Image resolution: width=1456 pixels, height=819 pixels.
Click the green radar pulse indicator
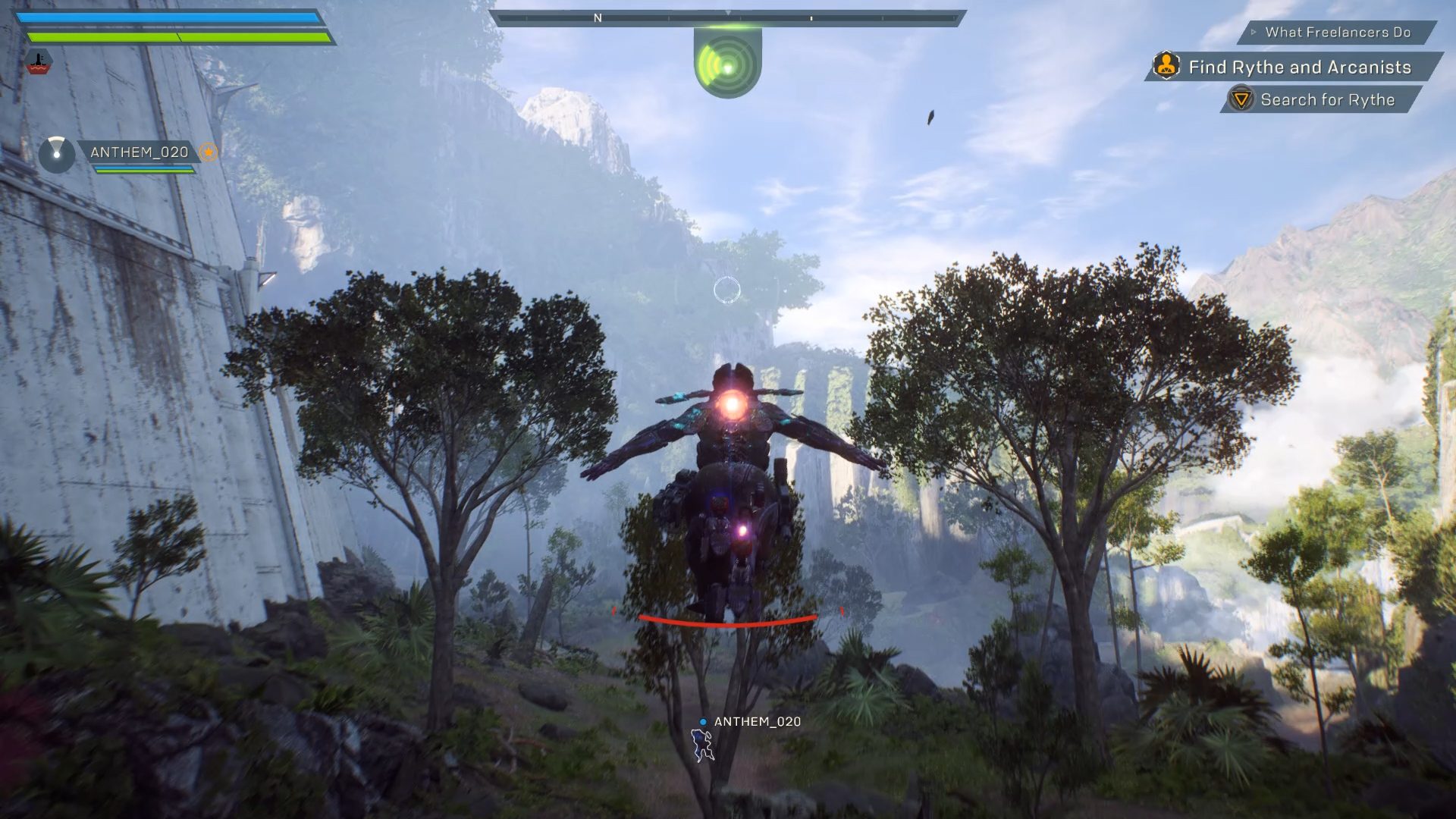[727, 65]
